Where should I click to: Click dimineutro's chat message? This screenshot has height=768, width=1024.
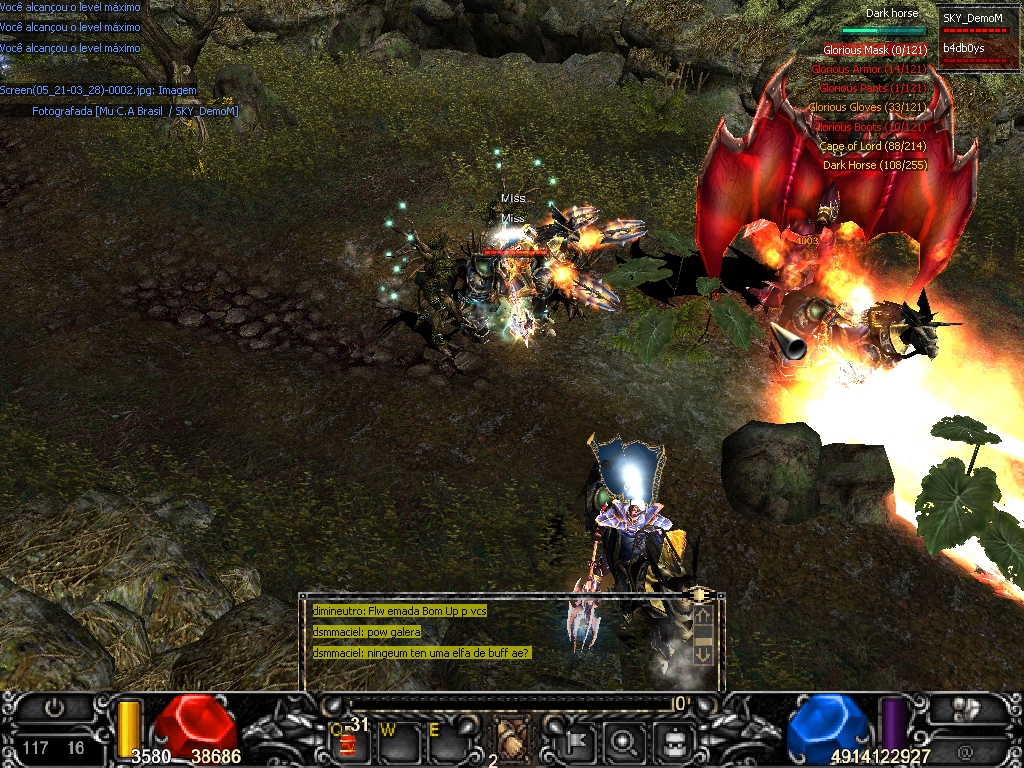coord(399,611)
